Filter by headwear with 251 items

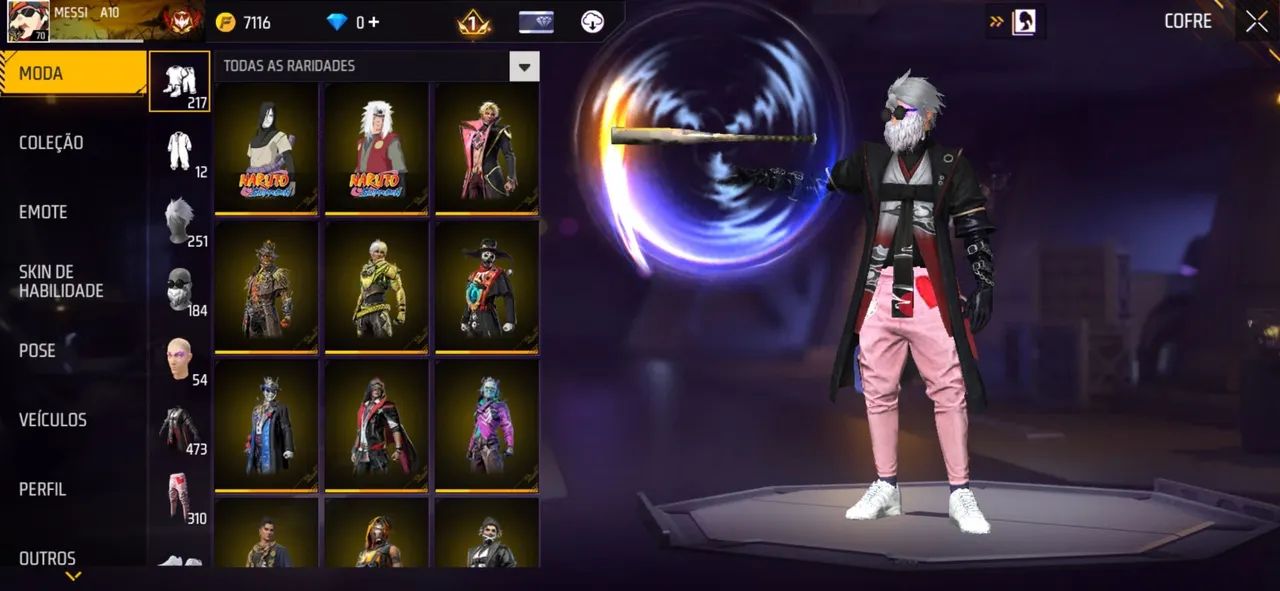coord(179,220)
